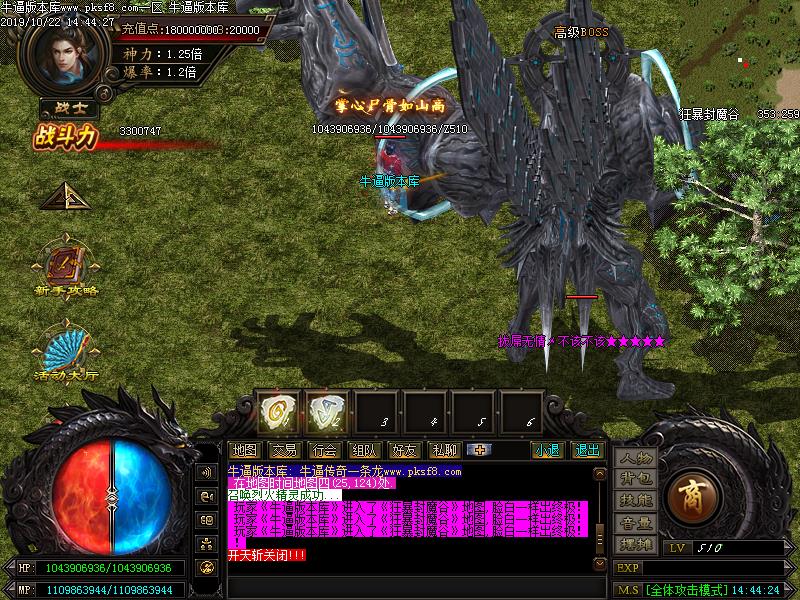Screen dimensions: 800x600
Task: Open the 新手攻略 beginner guide book
Action: [67, 267]
